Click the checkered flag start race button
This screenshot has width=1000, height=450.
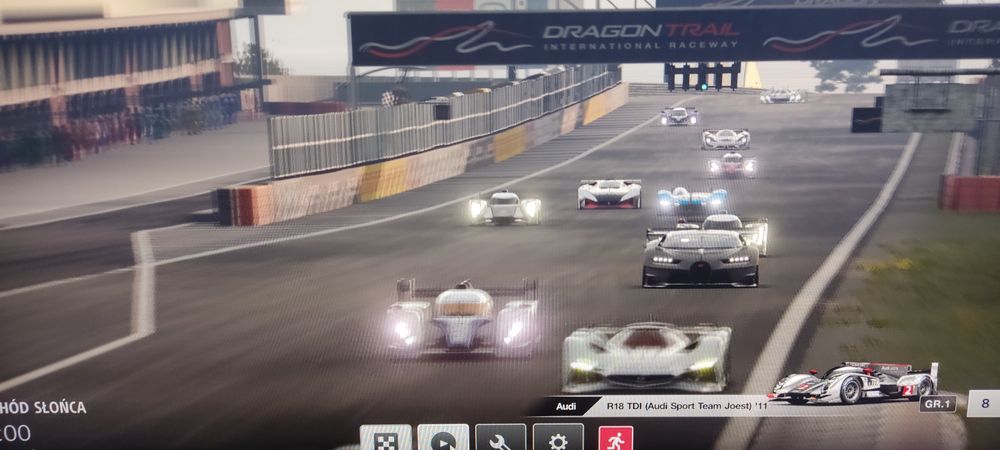pyautogui.click(x=385, y=439)
